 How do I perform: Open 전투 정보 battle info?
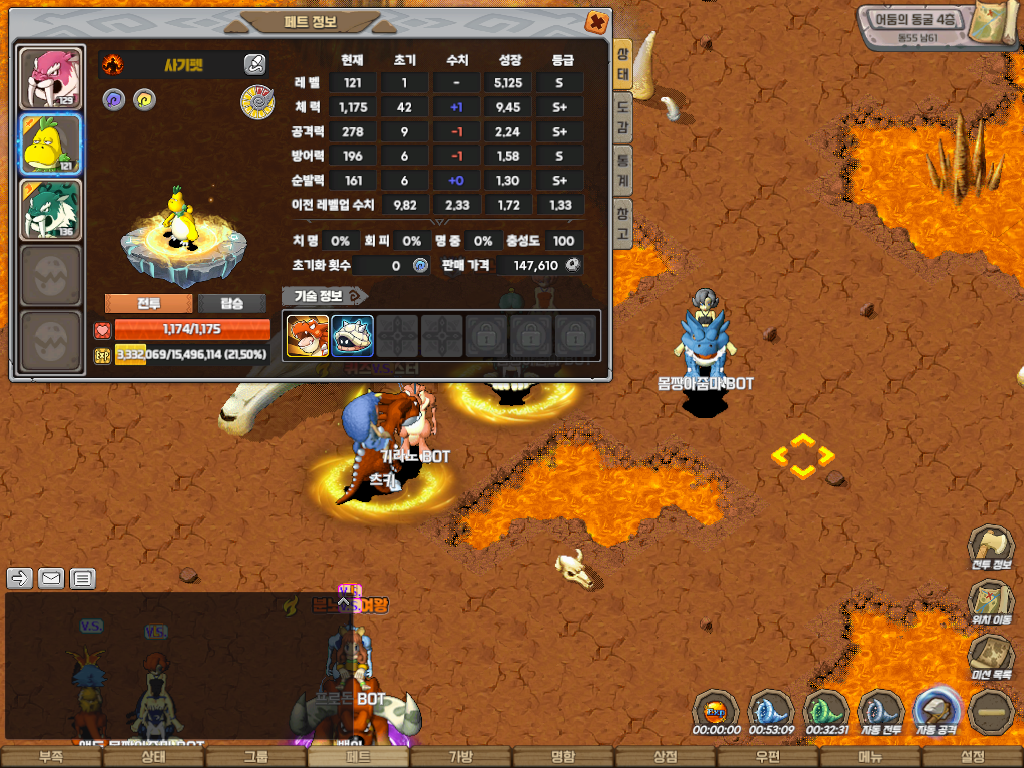pyautogui.click(x=991, y=549)
